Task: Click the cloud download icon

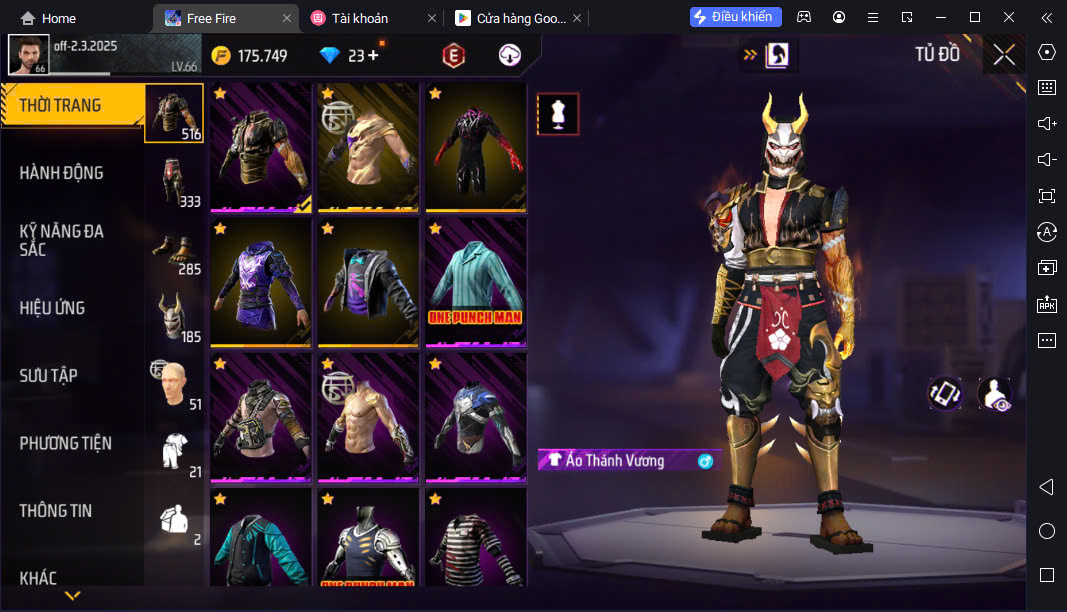Action: pos(510,56)
